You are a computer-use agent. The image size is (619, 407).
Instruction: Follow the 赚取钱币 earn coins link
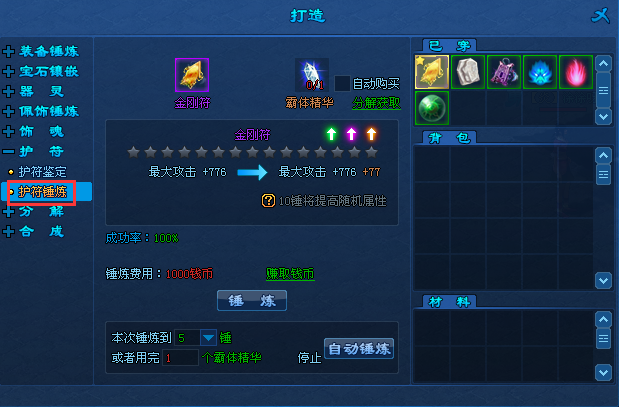(290, 273)
